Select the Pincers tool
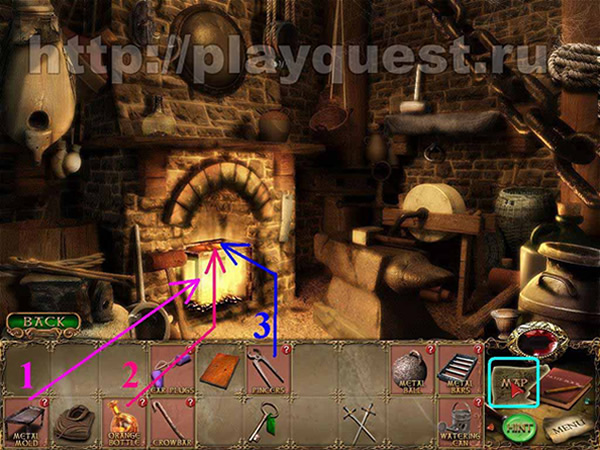600x450 pixels. (267, 369)
